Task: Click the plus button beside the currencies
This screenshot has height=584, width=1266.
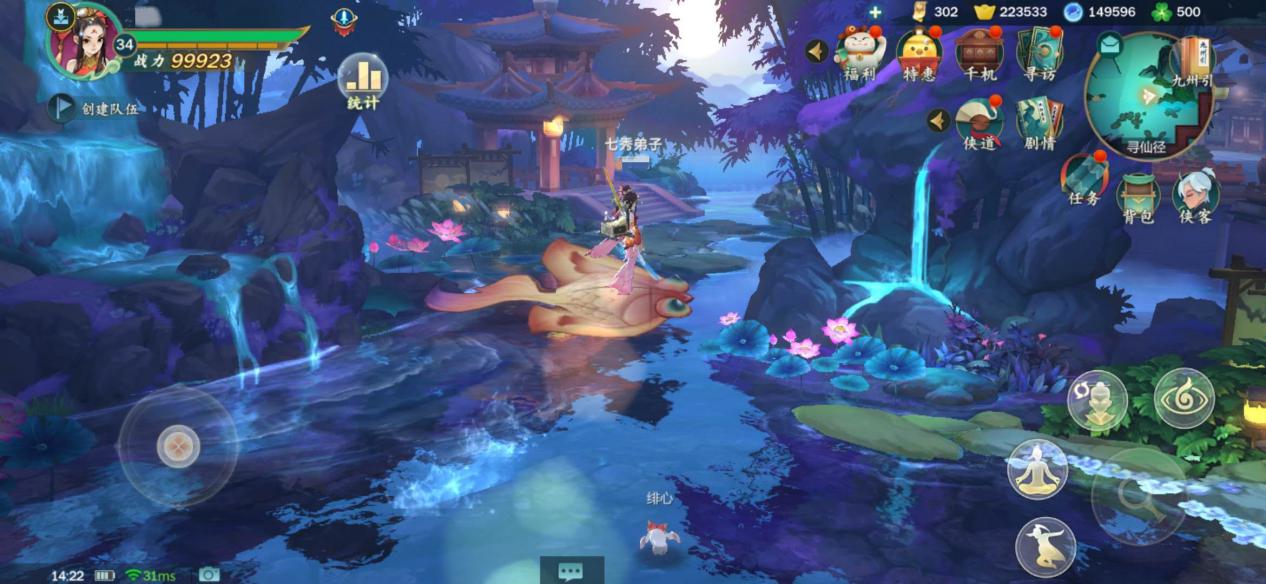Action: pyautogui.click(x=875, y=12)
